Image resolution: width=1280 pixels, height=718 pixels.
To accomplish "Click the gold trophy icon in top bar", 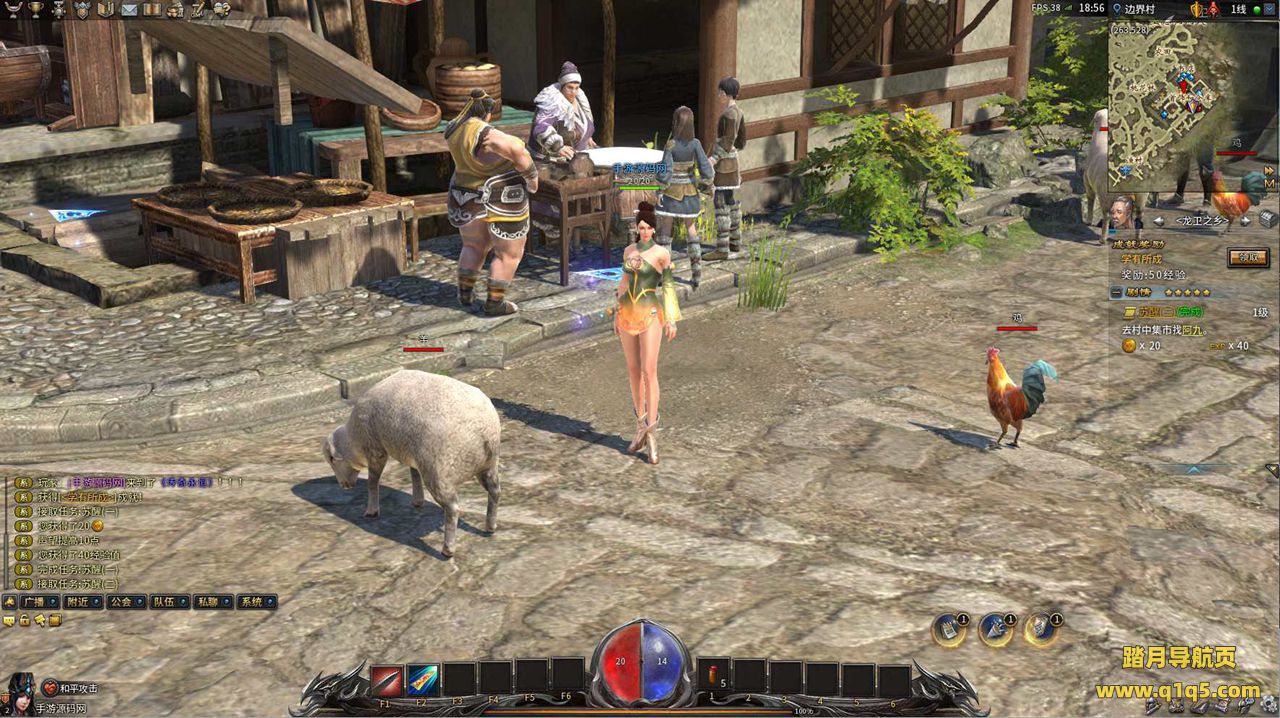I will [x=35, y=9].
